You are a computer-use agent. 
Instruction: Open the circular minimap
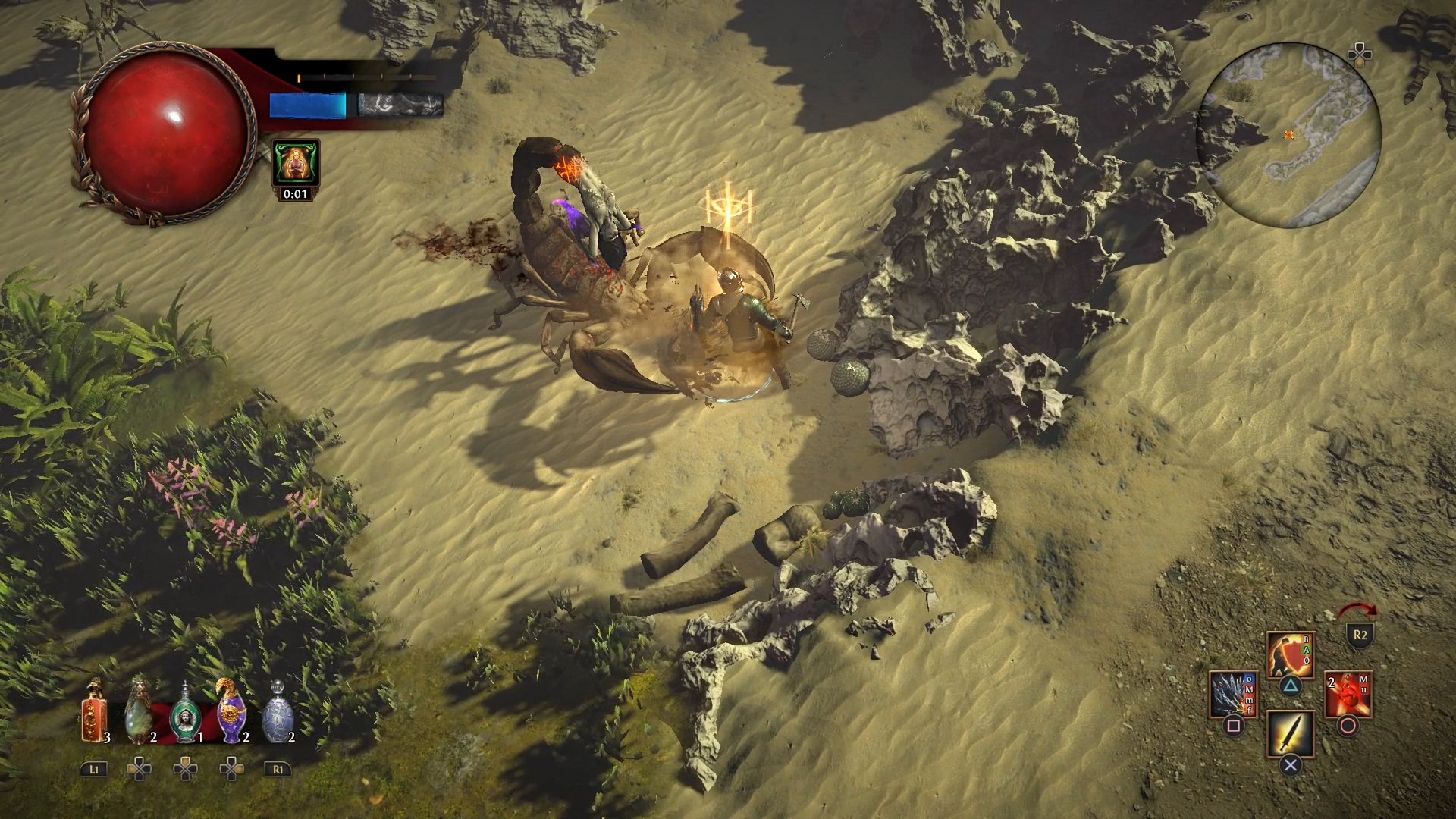tap(1288, 135)
